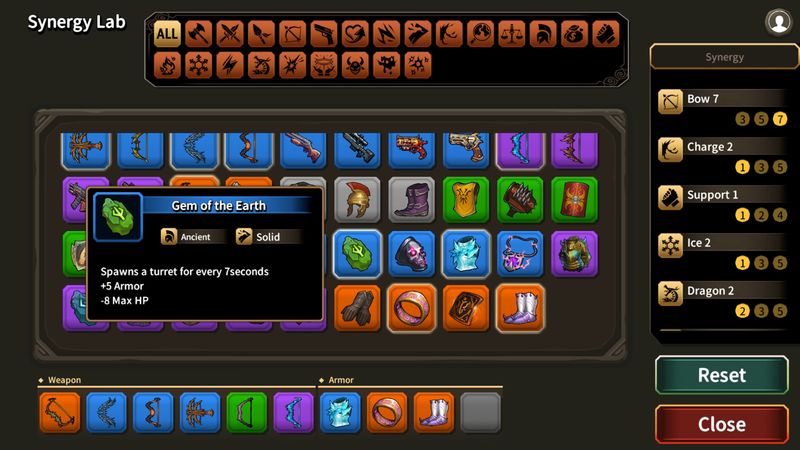Viewport: 800px width, 450px height.
Task: Open the profile icon in the corner
Action: tap(777, 21)
